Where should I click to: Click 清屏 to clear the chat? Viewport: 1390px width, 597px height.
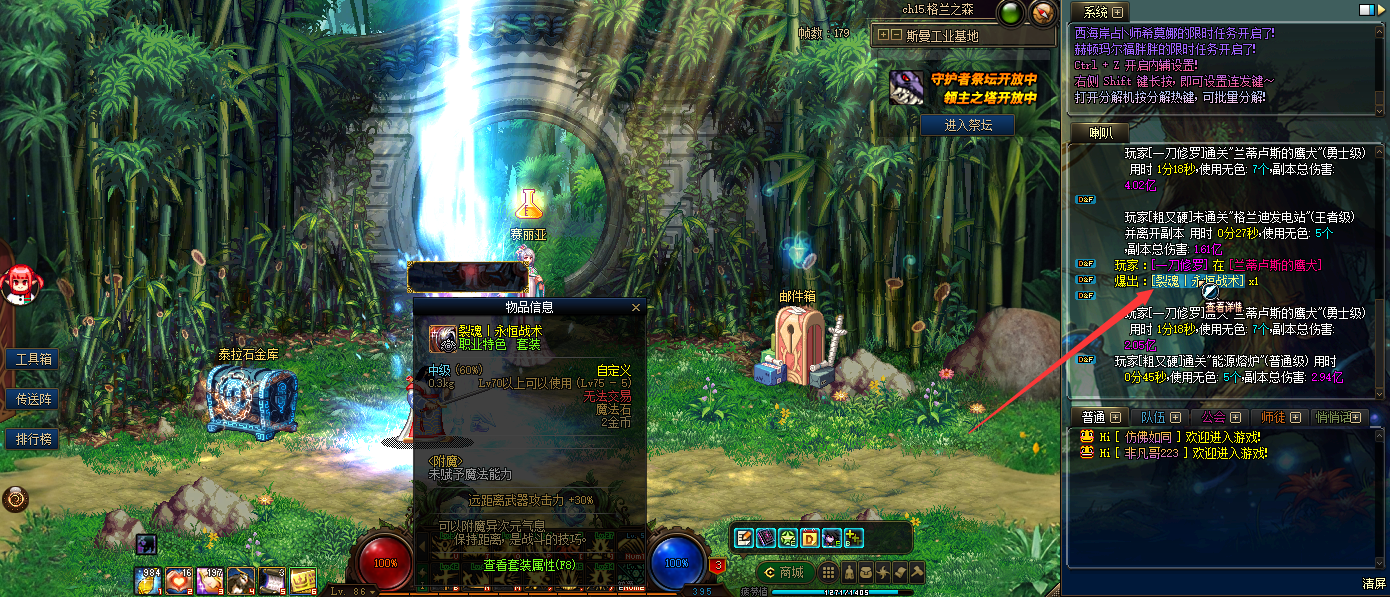1373,583
